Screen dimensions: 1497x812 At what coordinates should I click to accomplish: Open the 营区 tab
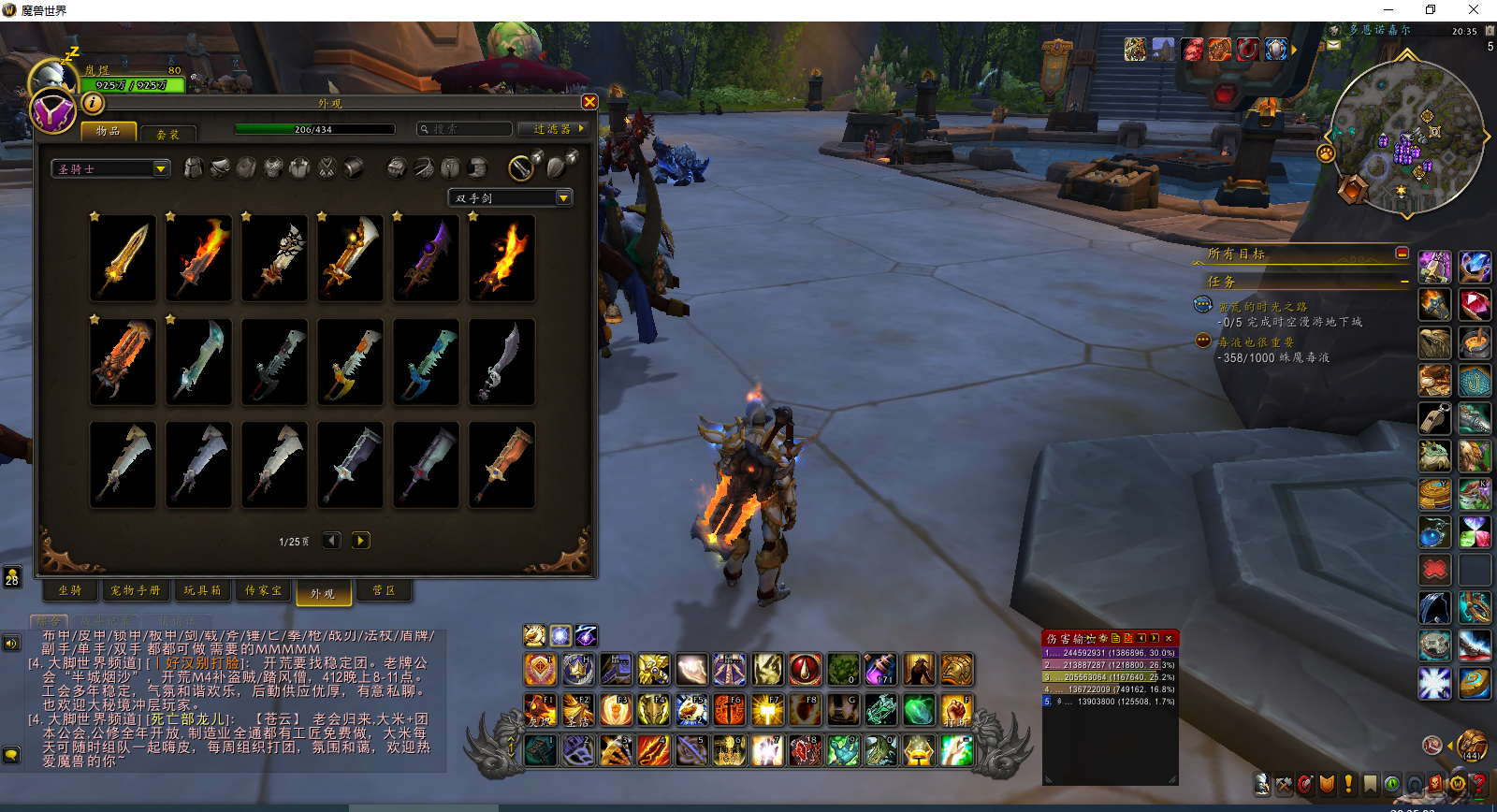click(x=384, y=590)
